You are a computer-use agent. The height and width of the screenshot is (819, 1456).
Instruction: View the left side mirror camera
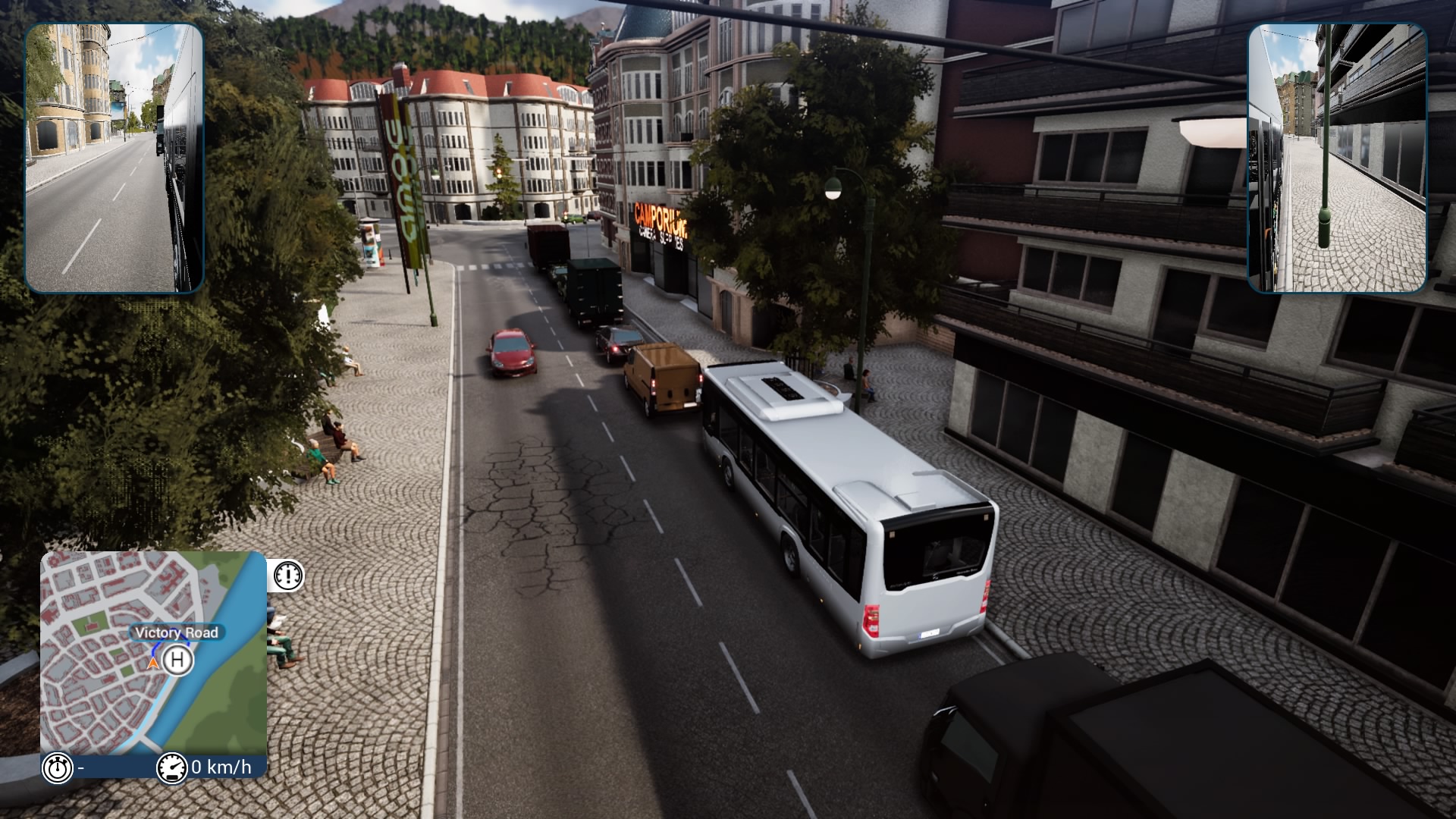pos(115,158)
